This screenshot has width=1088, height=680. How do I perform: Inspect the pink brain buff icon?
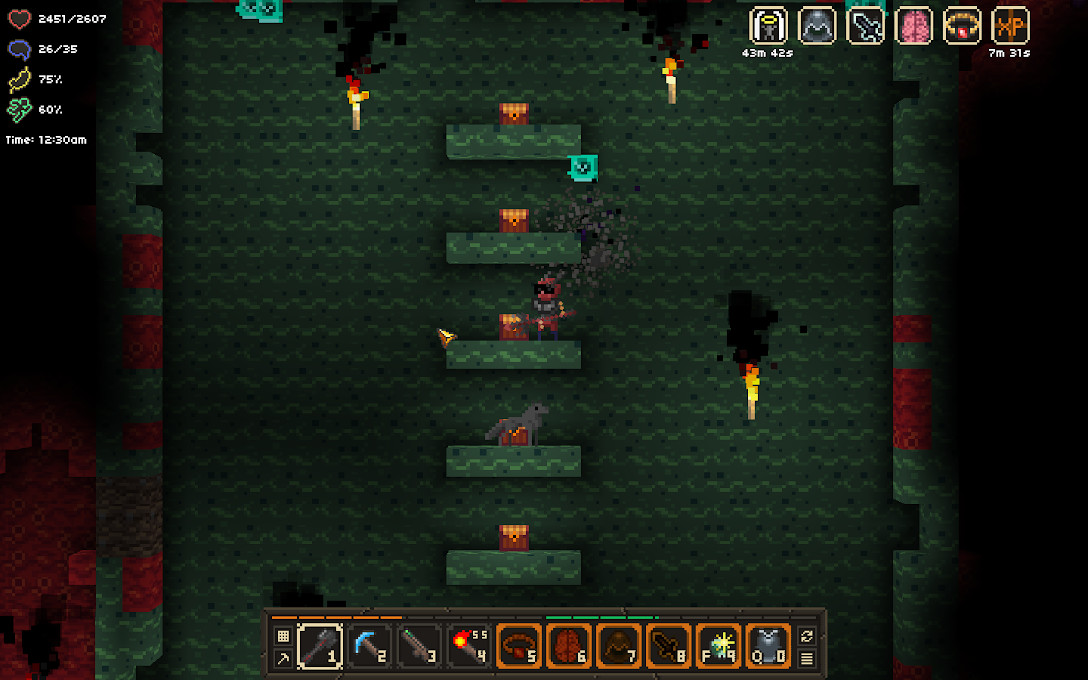click(x=914, y=26)
